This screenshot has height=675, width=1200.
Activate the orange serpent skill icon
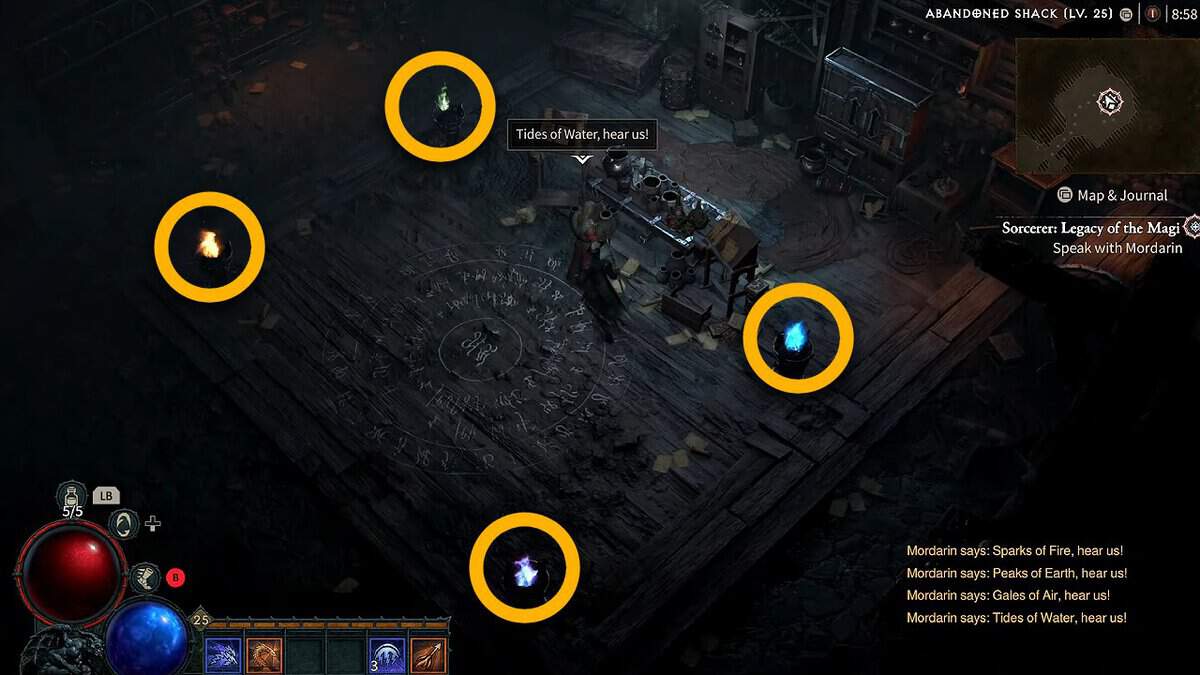pyautogui.click(x=264, y=655)
